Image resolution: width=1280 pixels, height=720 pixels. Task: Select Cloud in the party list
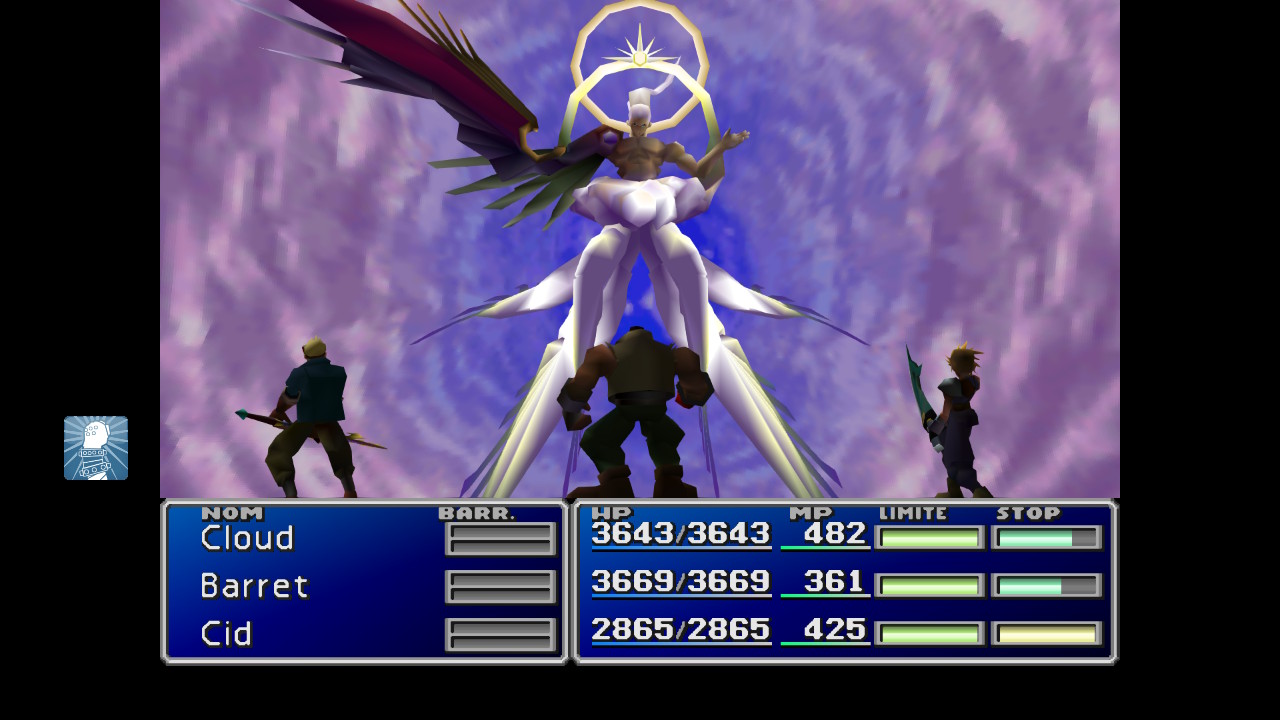pyautogui.click(x=247, y=538)
